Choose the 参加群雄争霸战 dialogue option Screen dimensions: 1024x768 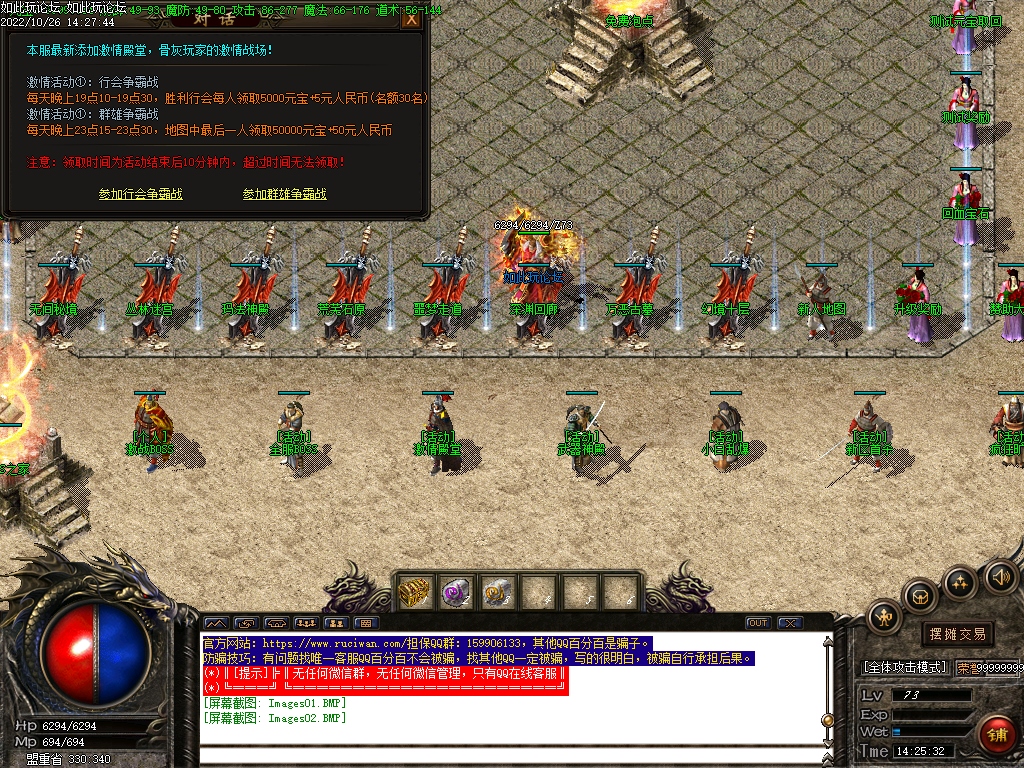(284, 194)
